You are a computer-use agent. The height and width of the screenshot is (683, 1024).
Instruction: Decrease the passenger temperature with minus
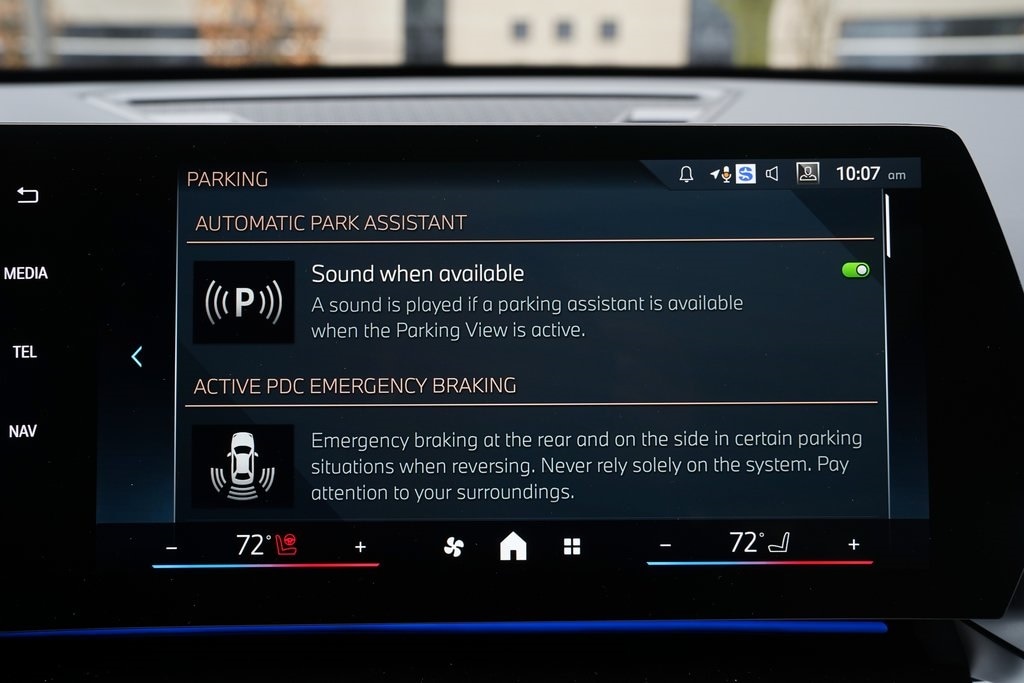[x=665, y=545]
